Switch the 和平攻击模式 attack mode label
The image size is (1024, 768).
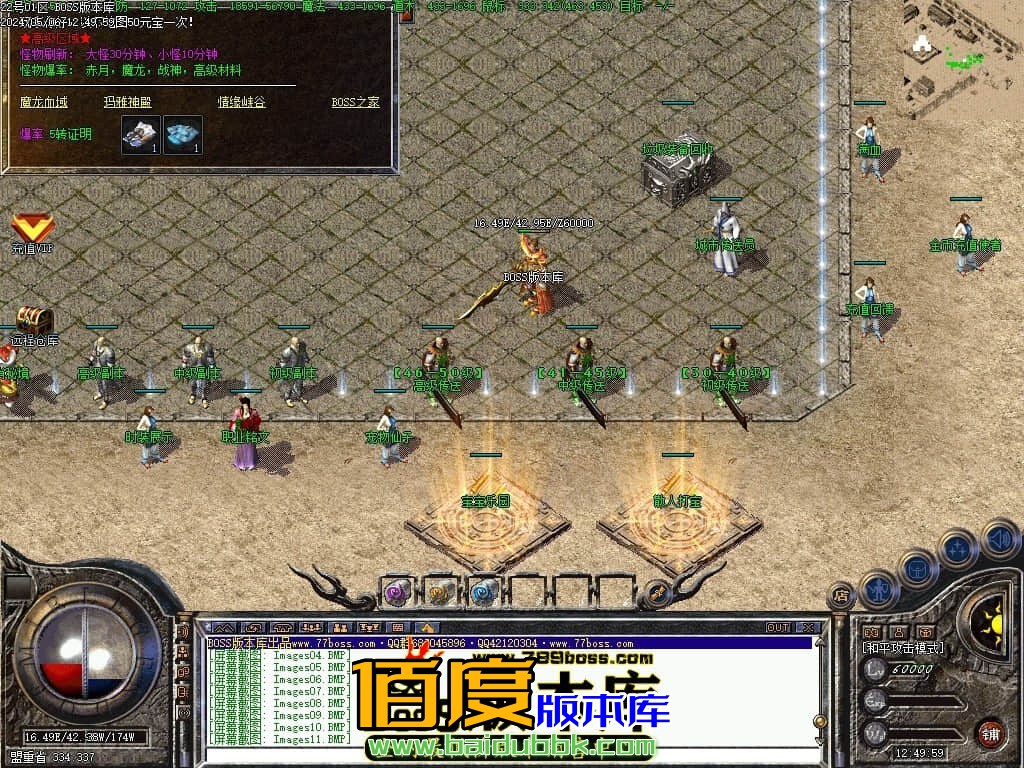[903, 648]
